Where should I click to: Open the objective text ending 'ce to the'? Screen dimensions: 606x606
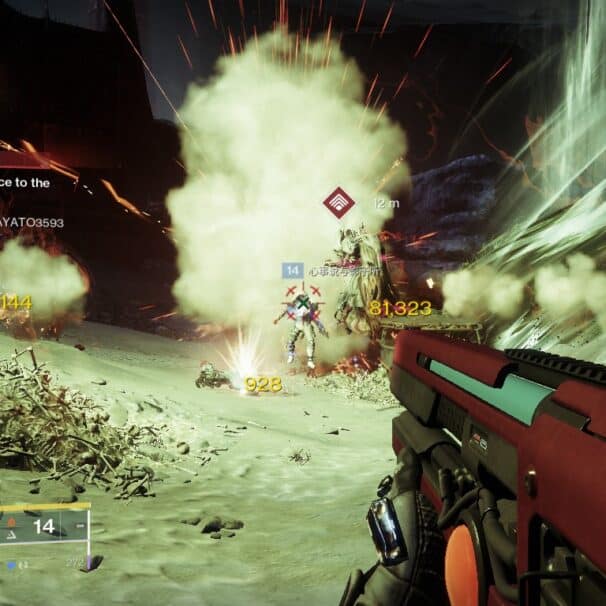[25, 183]
